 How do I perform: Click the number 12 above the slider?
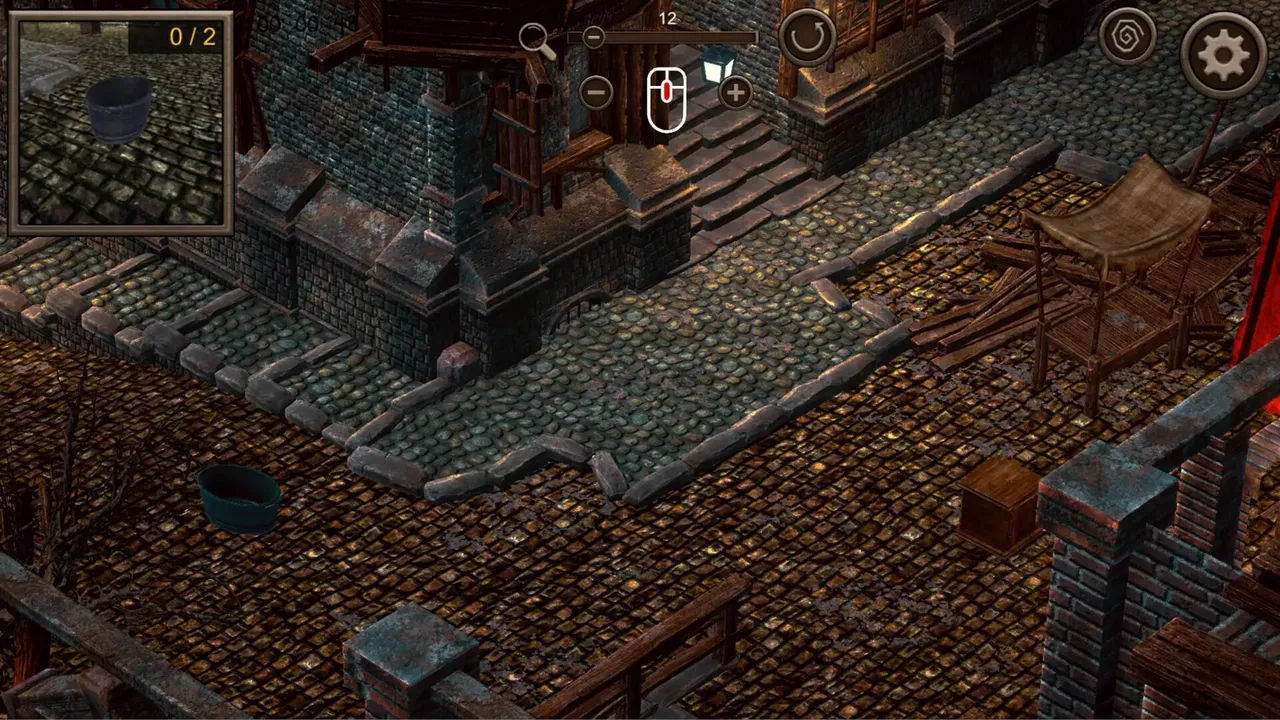pos(668,18)
